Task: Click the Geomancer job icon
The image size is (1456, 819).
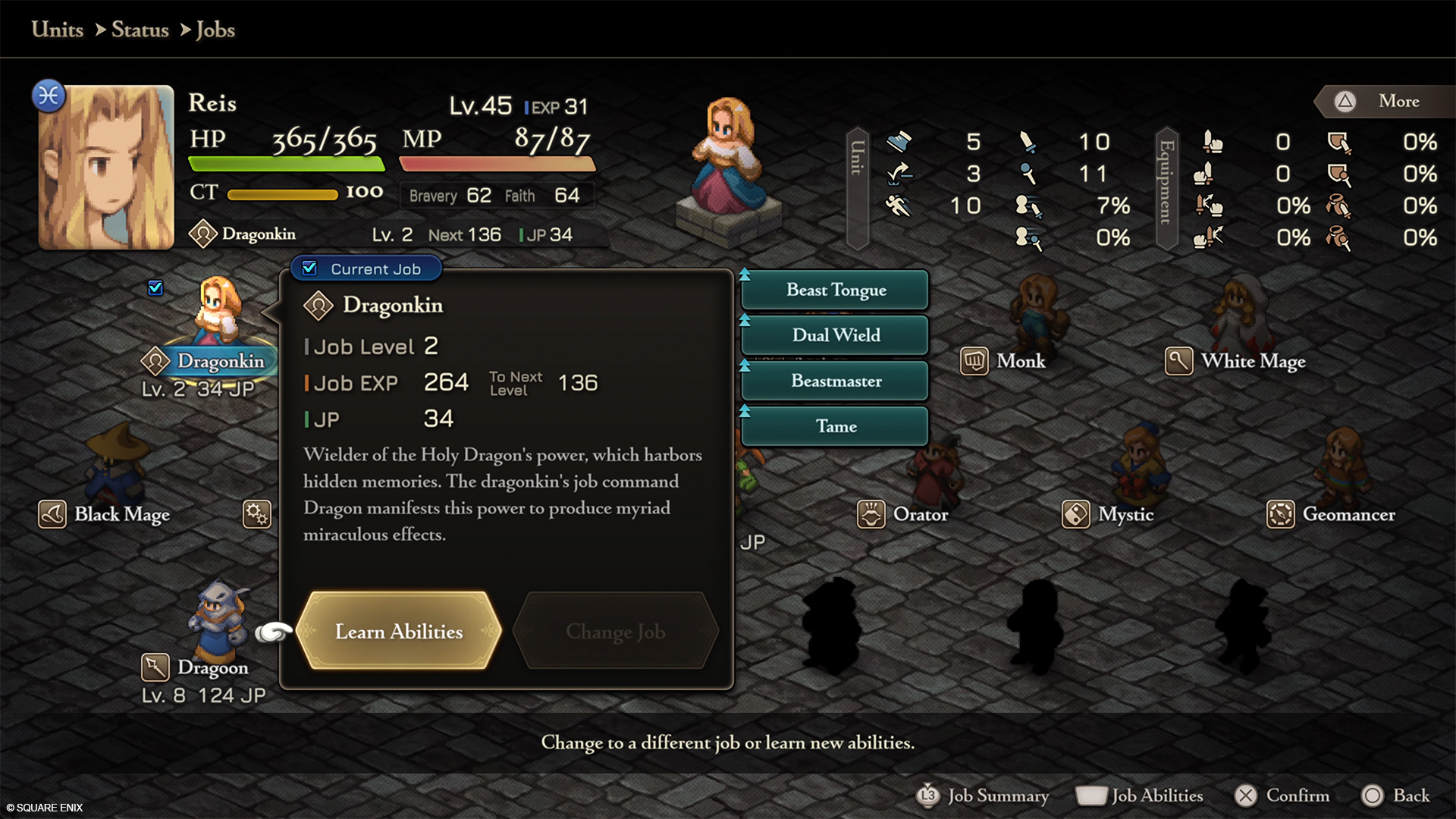Action: pyautogui.click(x=1279, y=513)
